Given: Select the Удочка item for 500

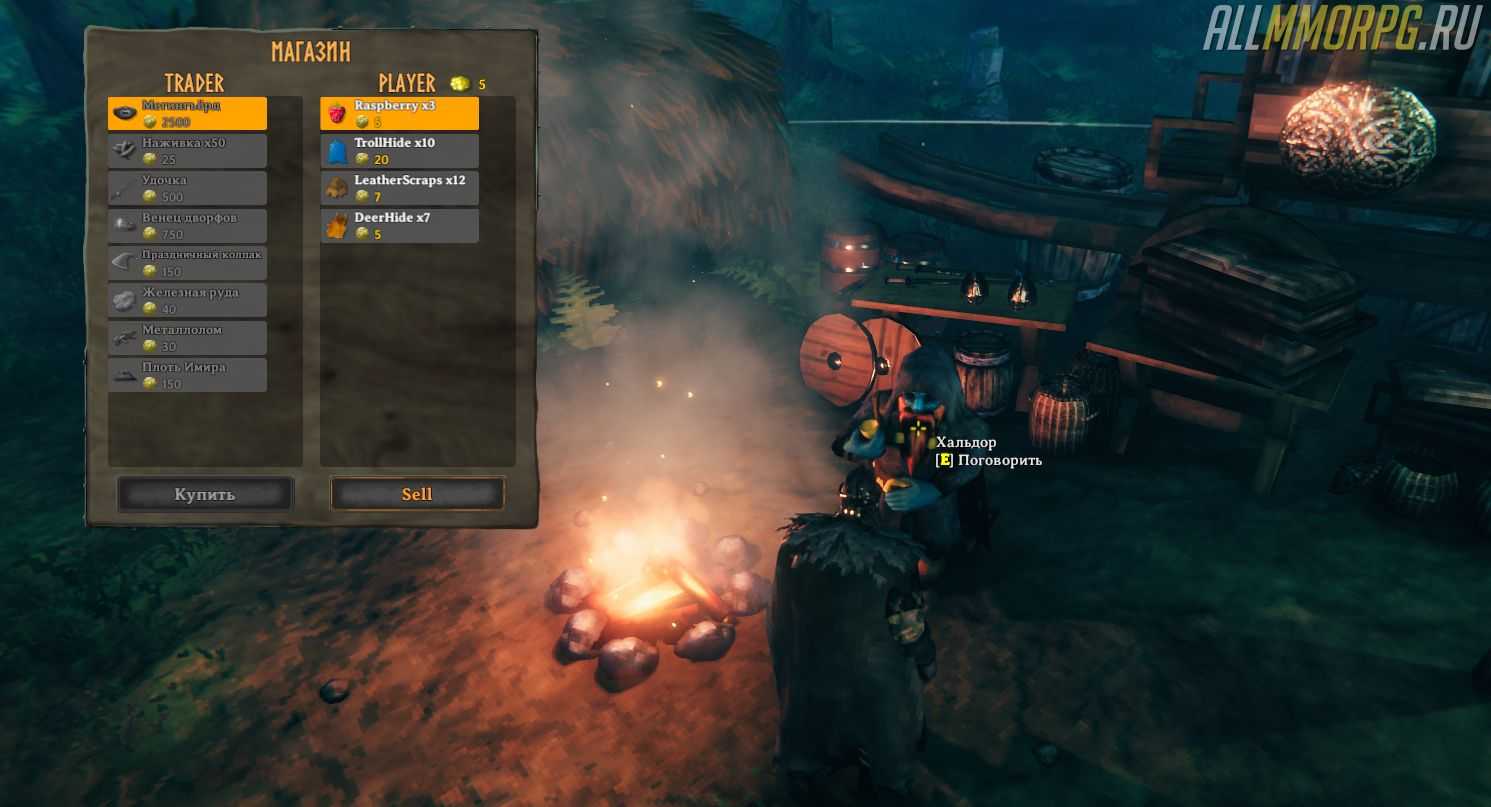Looking at the screenshot, I should 187,188.
